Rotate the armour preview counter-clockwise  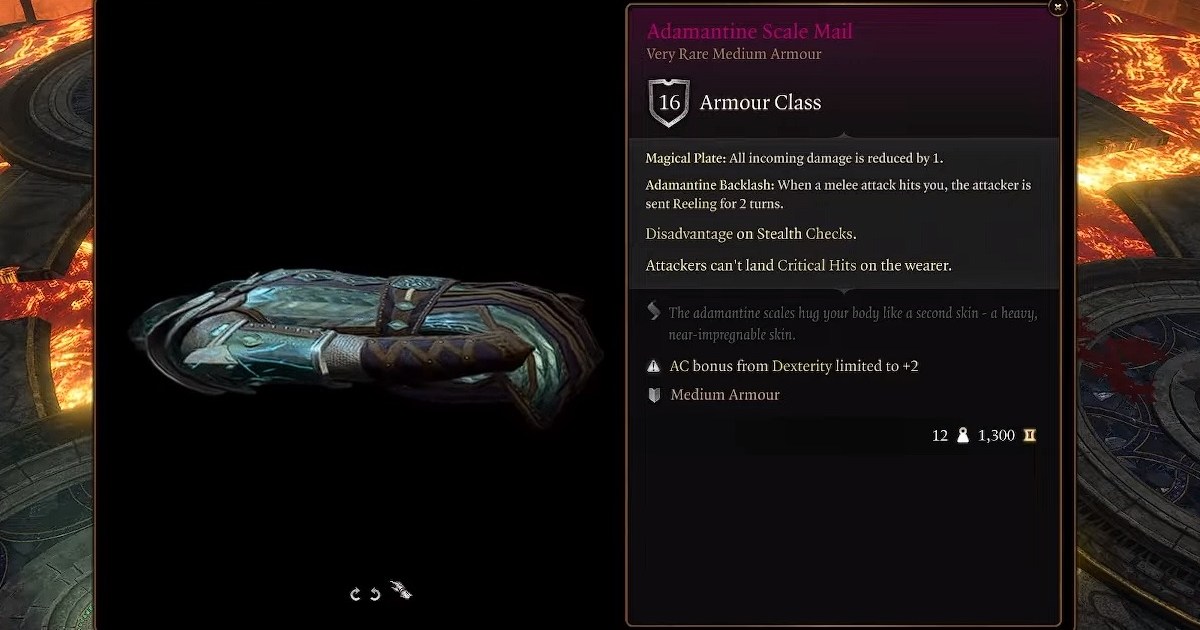pos(375,594)
